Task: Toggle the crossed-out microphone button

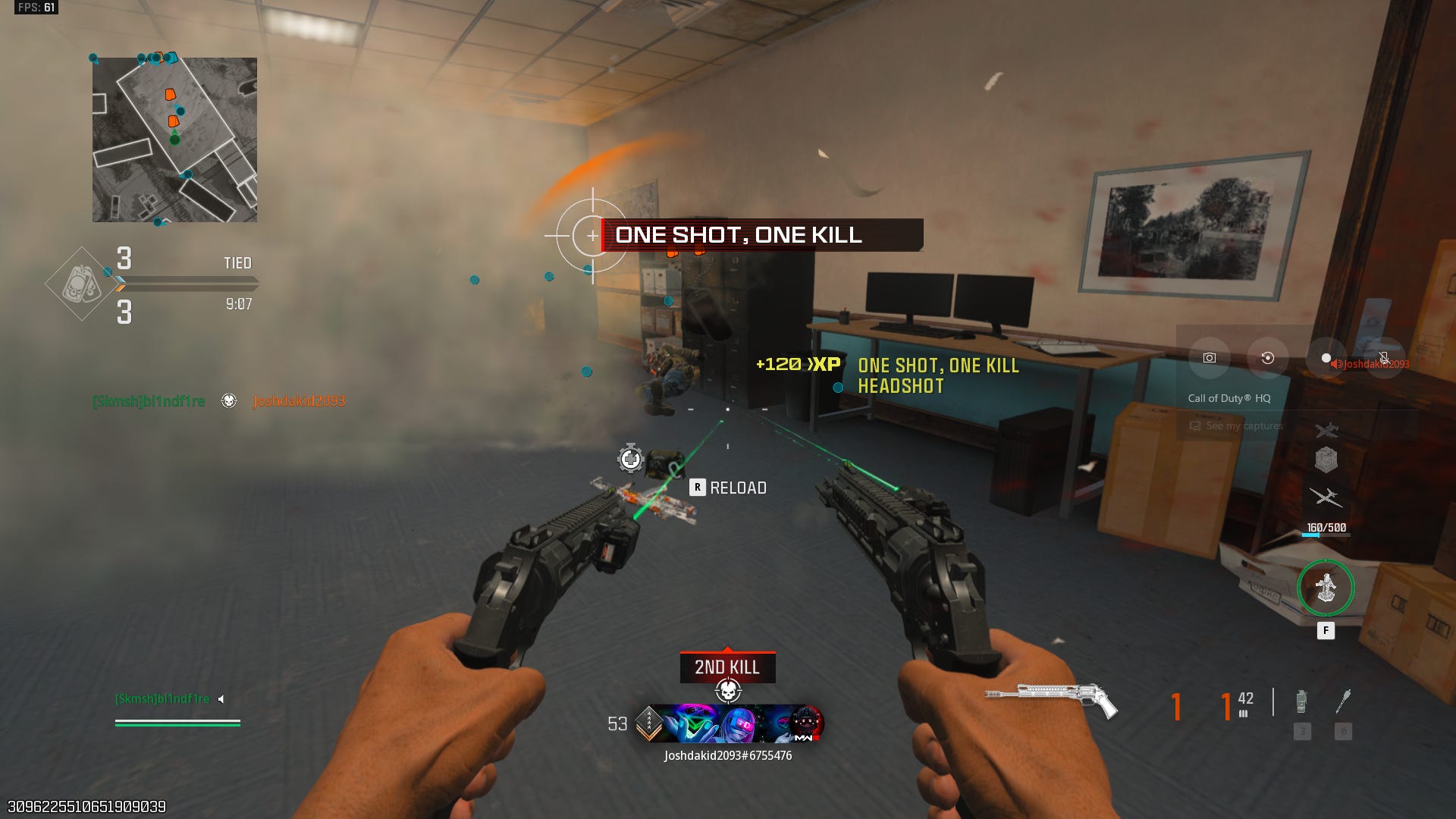Action: [x=1384, y=358]
